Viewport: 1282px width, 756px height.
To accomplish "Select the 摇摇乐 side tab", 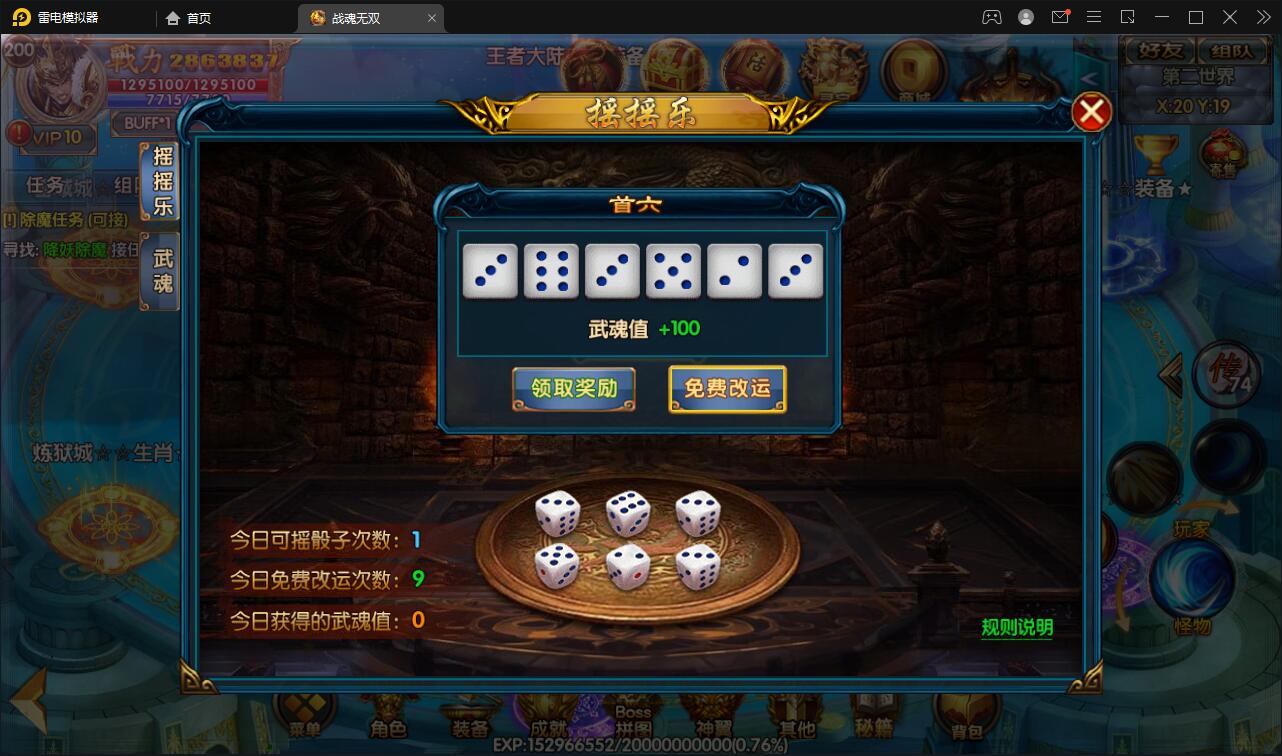I will point(162,181).
